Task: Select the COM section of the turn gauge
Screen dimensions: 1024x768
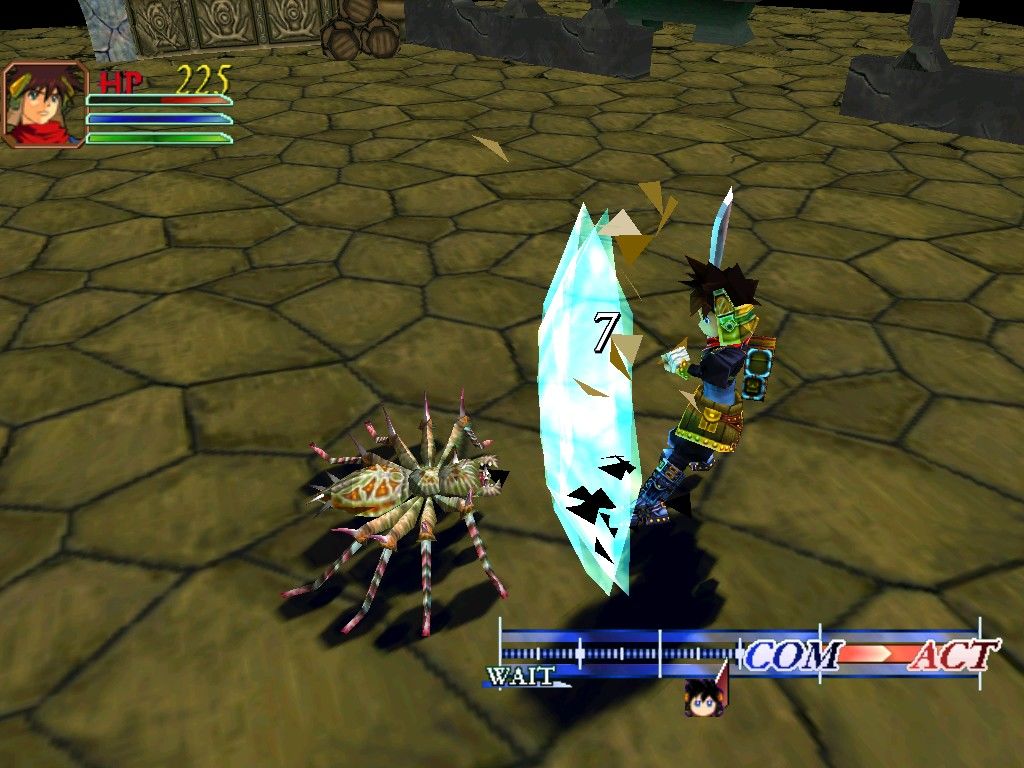Action: [791, 655]
